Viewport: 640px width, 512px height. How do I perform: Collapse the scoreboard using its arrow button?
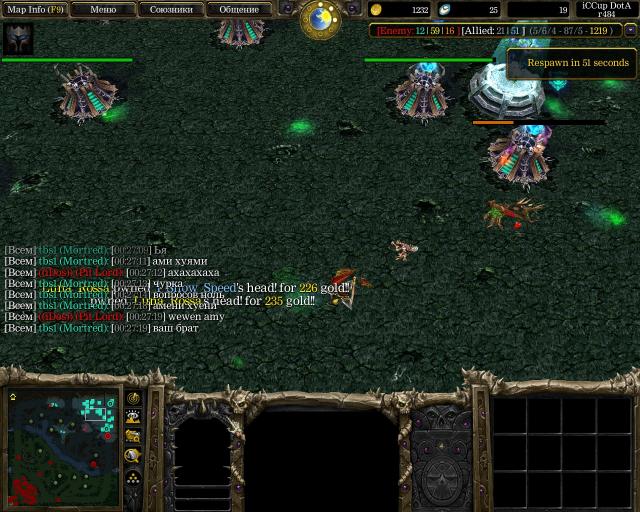click(630, 31)
